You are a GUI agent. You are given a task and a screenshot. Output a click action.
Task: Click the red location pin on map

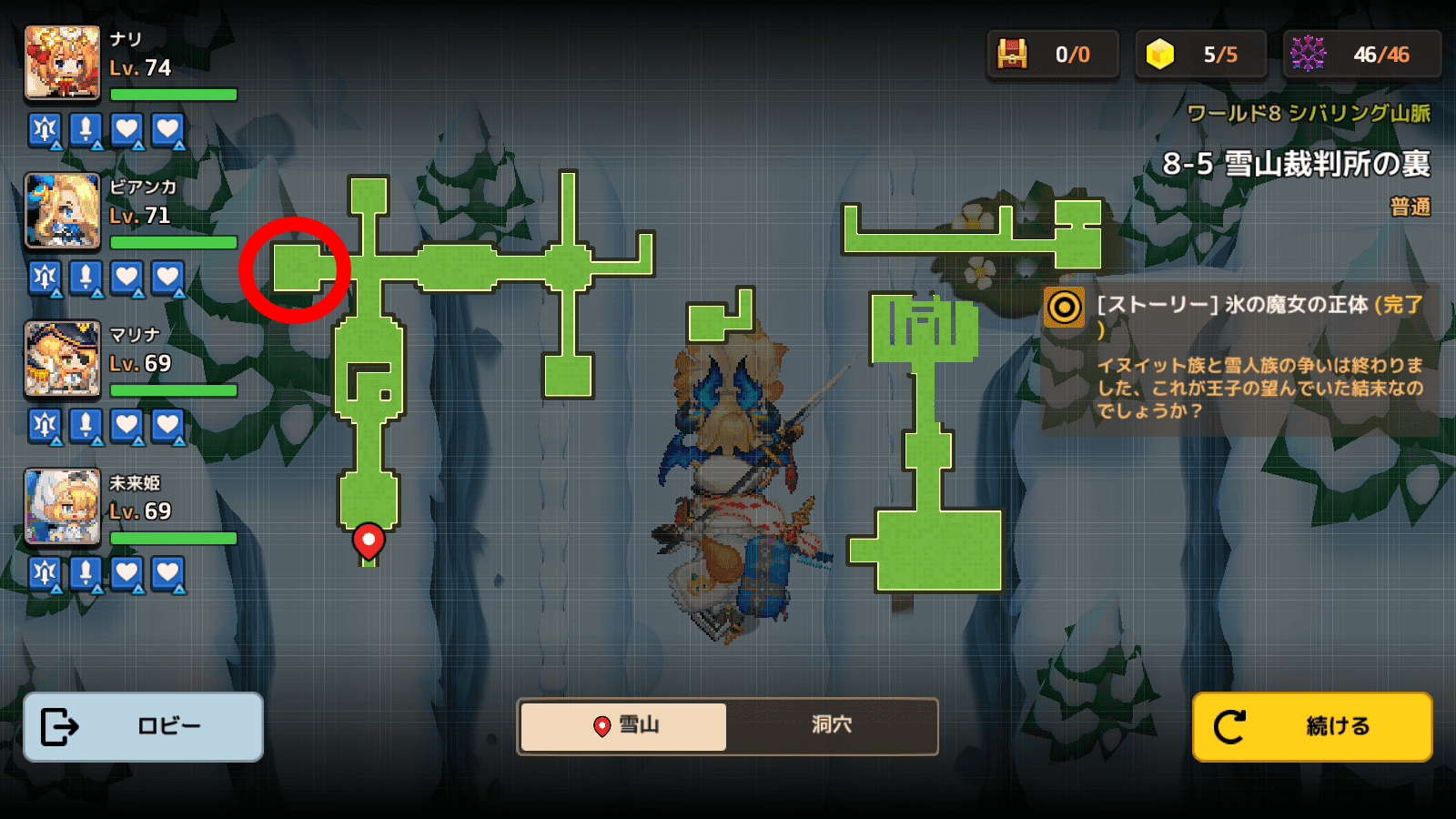[369, 541]
